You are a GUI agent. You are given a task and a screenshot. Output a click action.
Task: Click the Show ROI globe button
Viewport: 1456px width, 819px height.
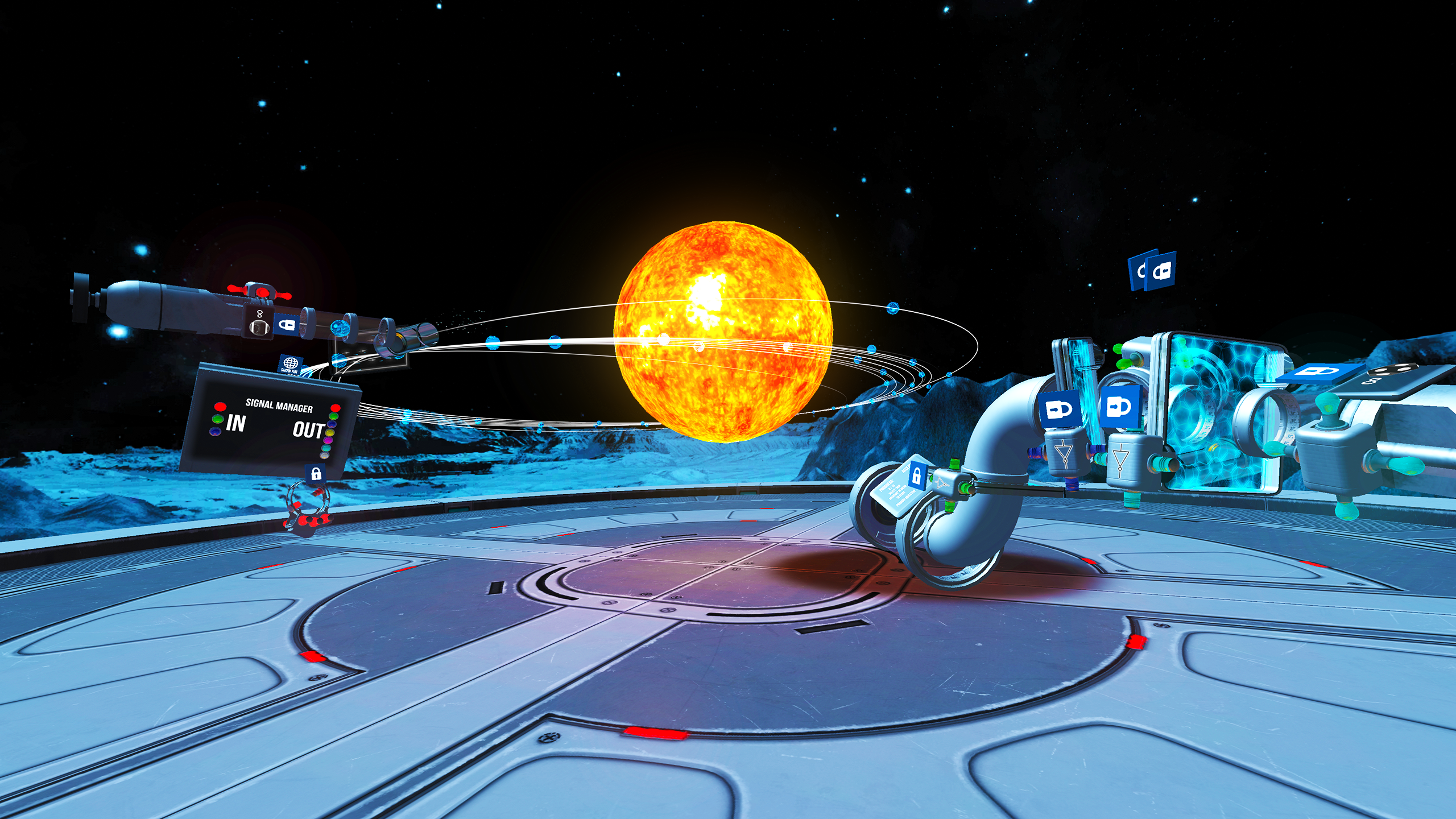coord(290,364)
